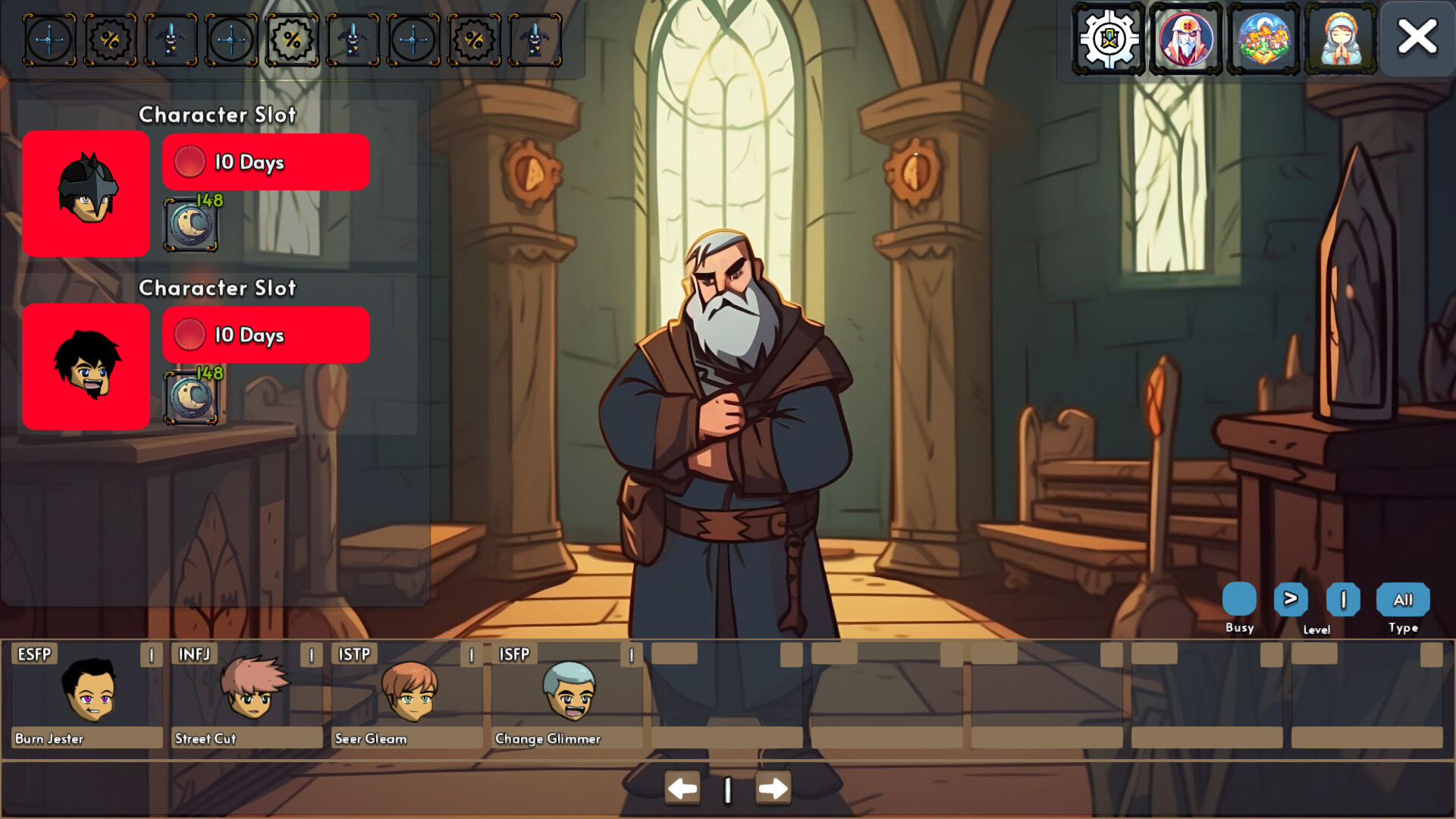Select the demon statue icon on the toolbar

[x=171, y=39]
